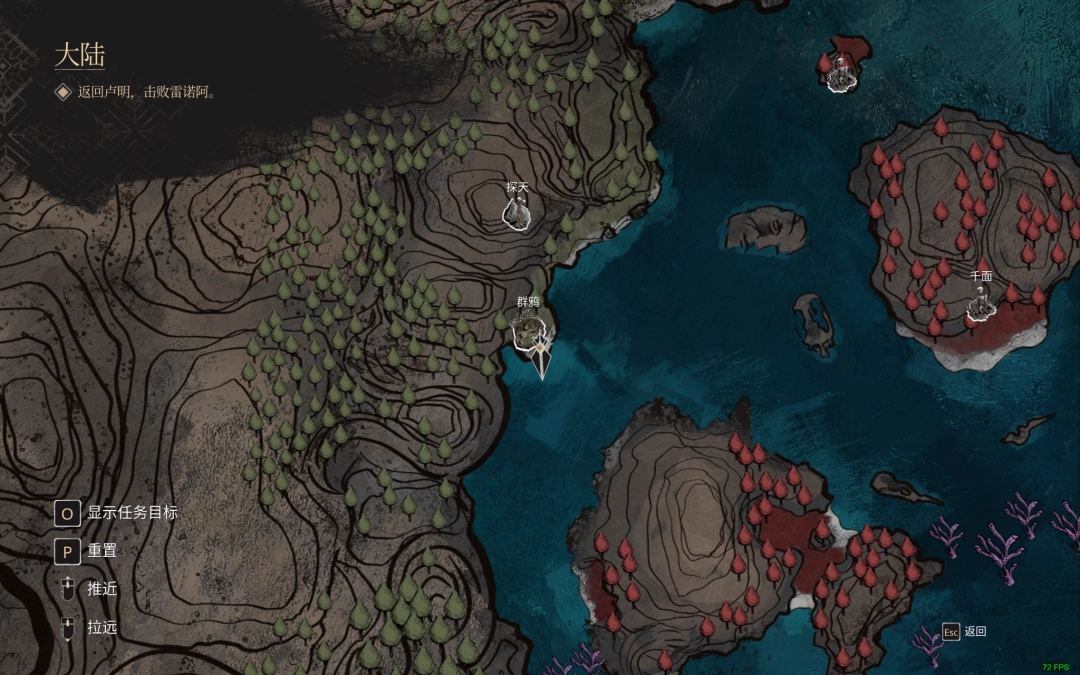Select the 探天 location marker on the map
The width and height of the screenshot is (1080, 675).
[x=517, y=211]
